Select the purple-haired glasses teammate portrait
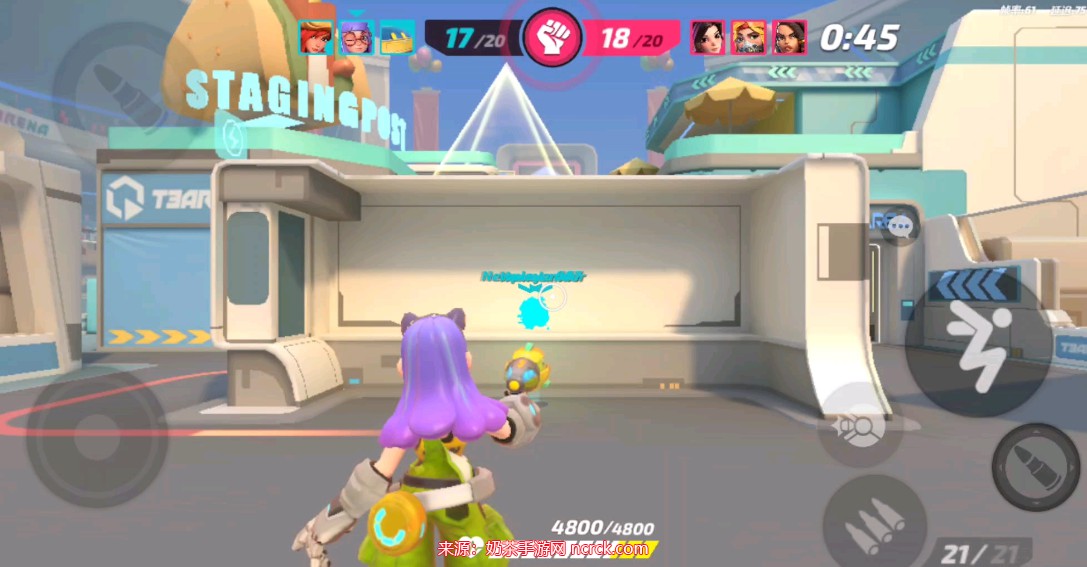The image size is (1087, 567). (x=356, y=37)
